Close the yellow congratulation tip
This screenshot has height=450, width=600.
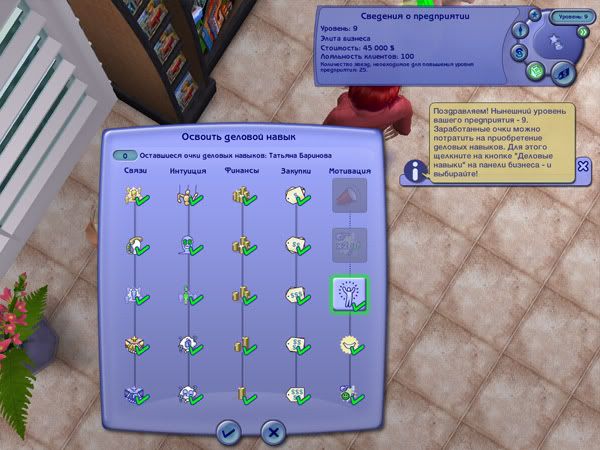click(583, 166)
